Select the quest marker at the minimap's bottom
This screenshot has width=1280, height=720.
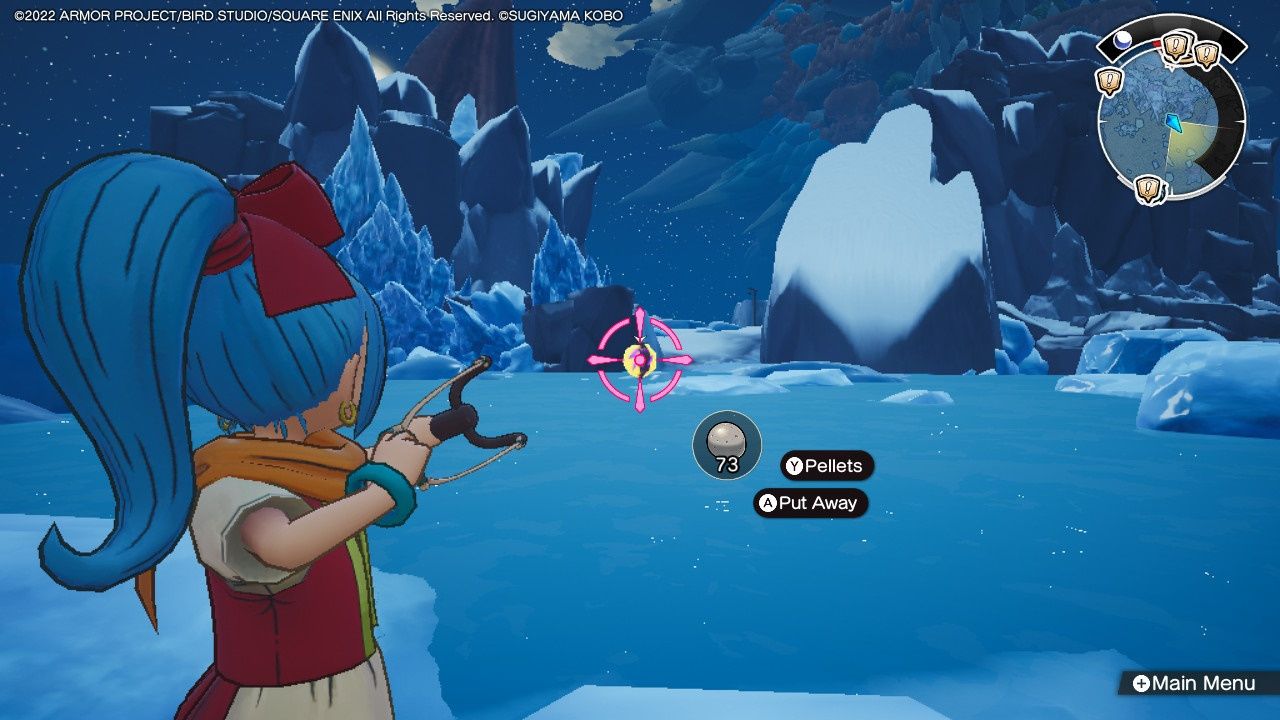tap(1147, 186)
